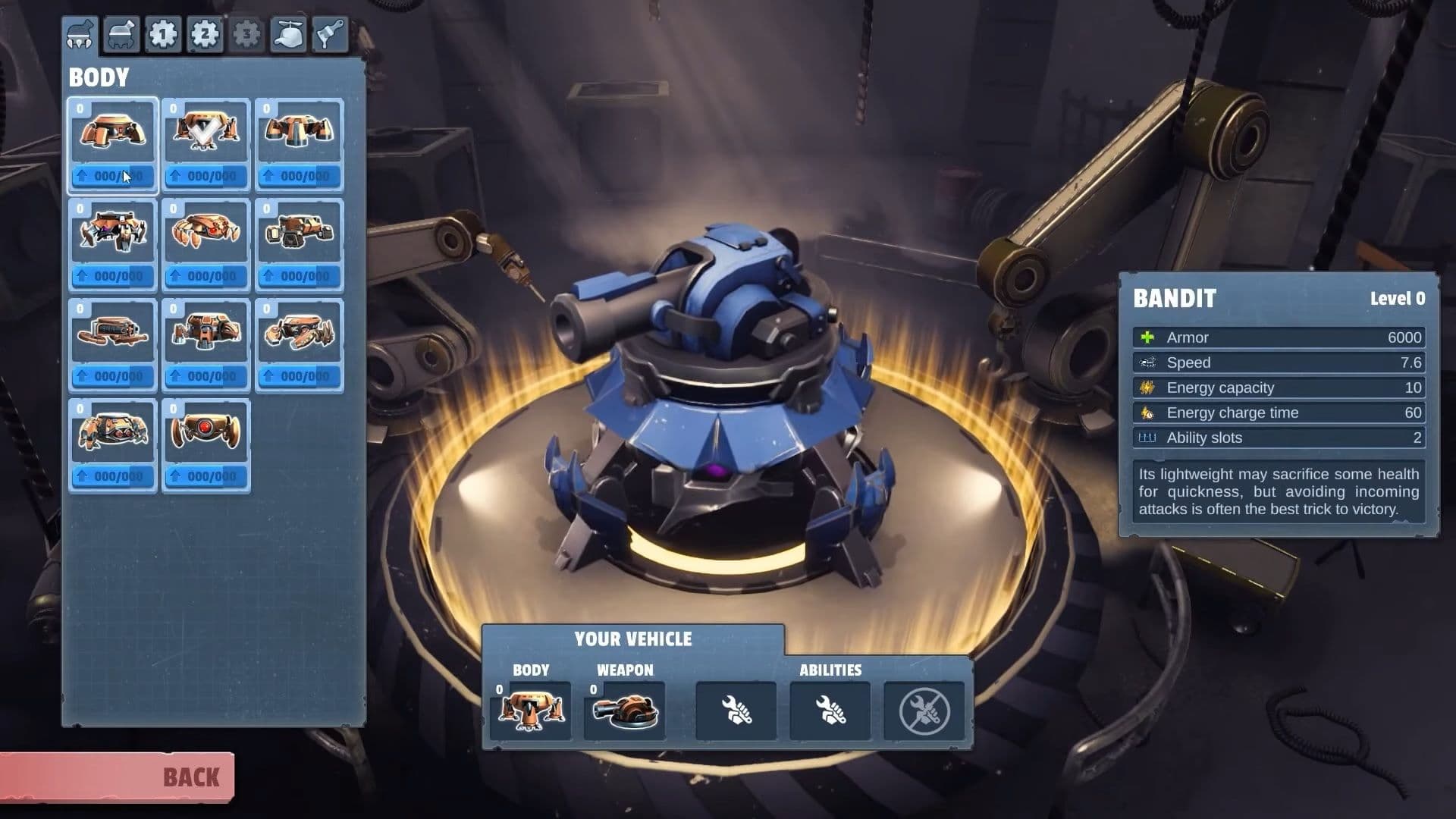Image resolution: width=1456 pixels, height=819 pixels.
Task: Click the lightning Energy capacity icon
Action: pos(1147,388)
